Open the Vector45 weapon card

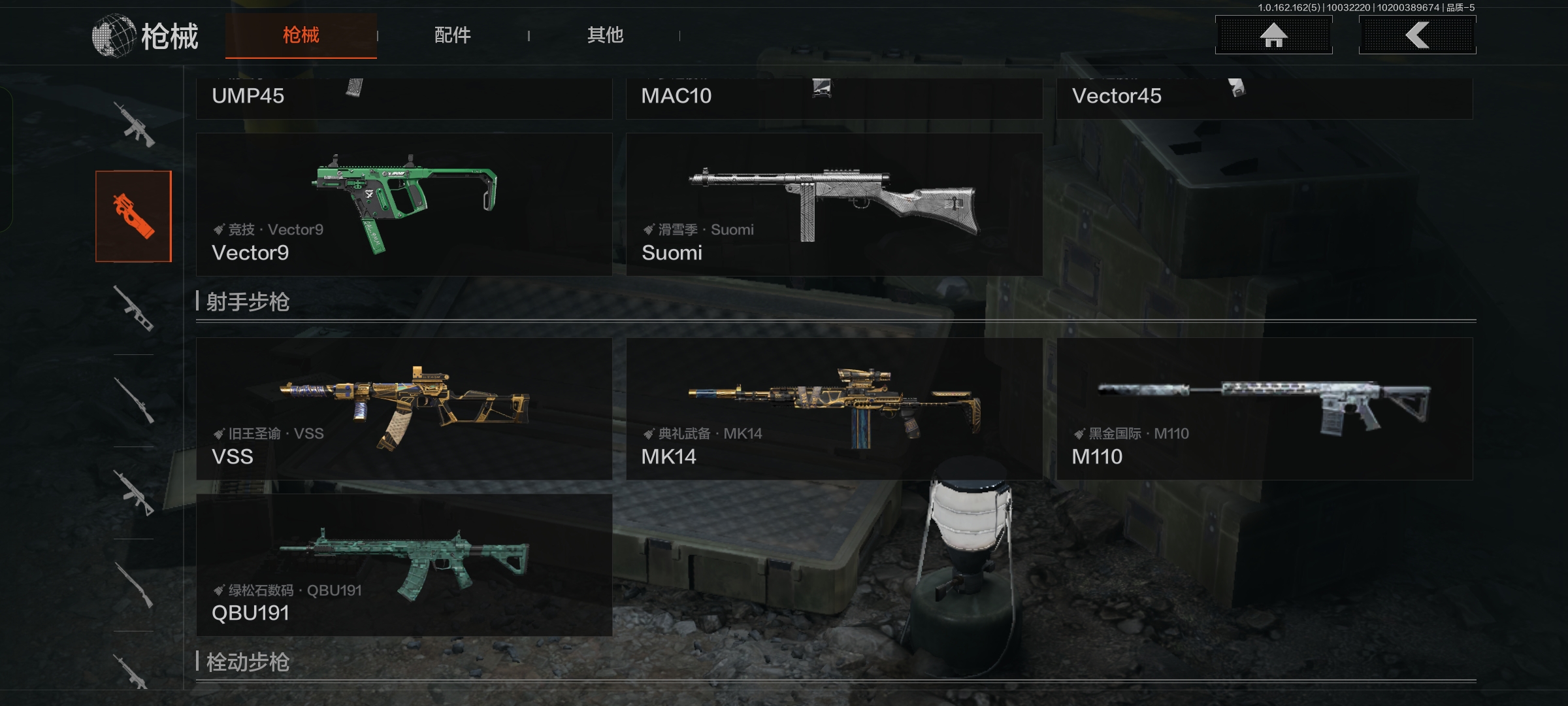pyautogui.click(x=1264, y=98)
